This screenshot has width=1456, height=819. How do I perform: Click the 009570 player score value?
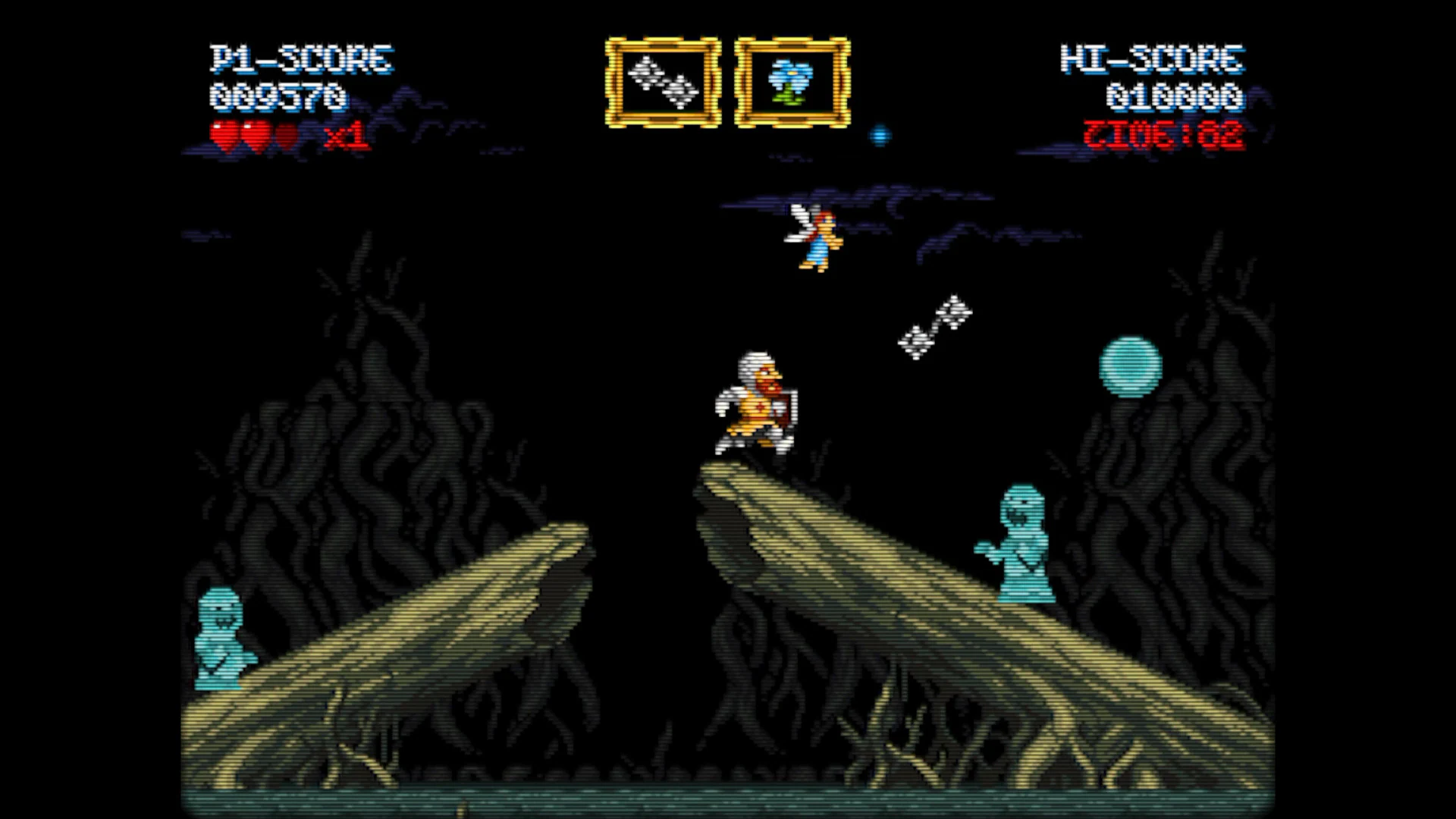point(281,97)
